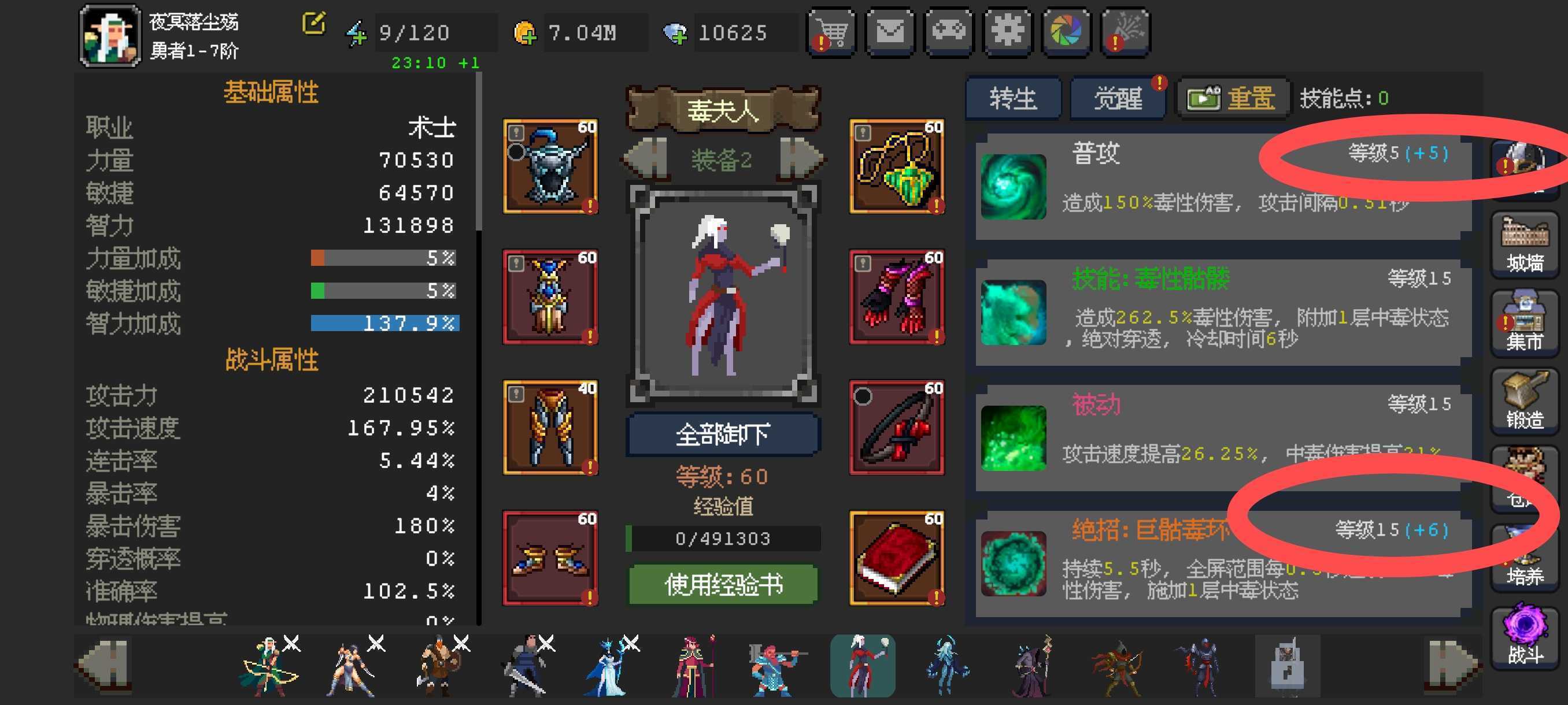Click the experience progress bar
The height and width of the screenshot is (705, 1568).
[723, 538]
